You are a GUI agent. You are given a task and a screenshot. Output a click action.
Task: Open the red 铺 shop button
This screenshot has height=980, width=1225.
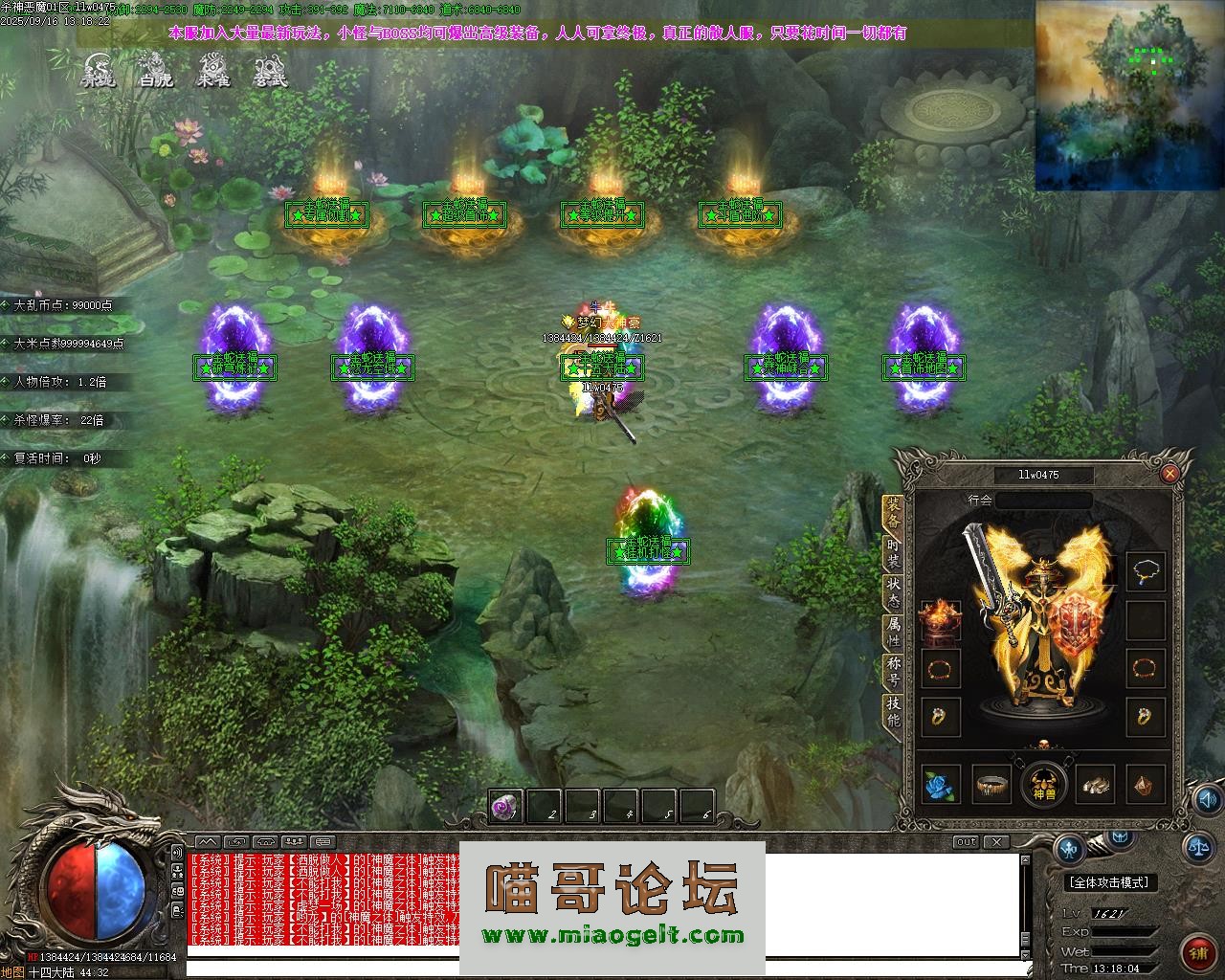(1198, 952)
